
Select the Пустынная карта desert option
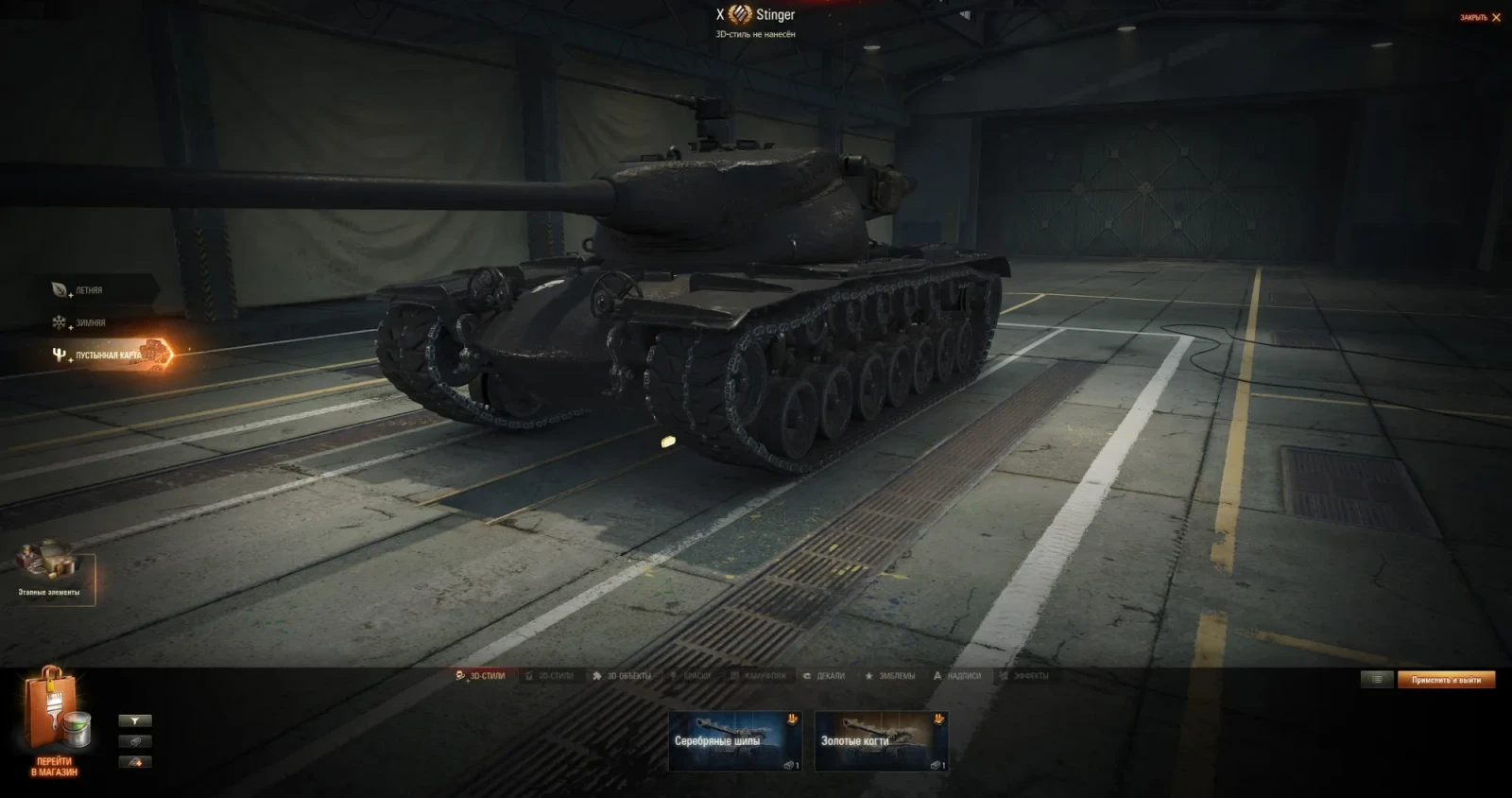[107, 355]
